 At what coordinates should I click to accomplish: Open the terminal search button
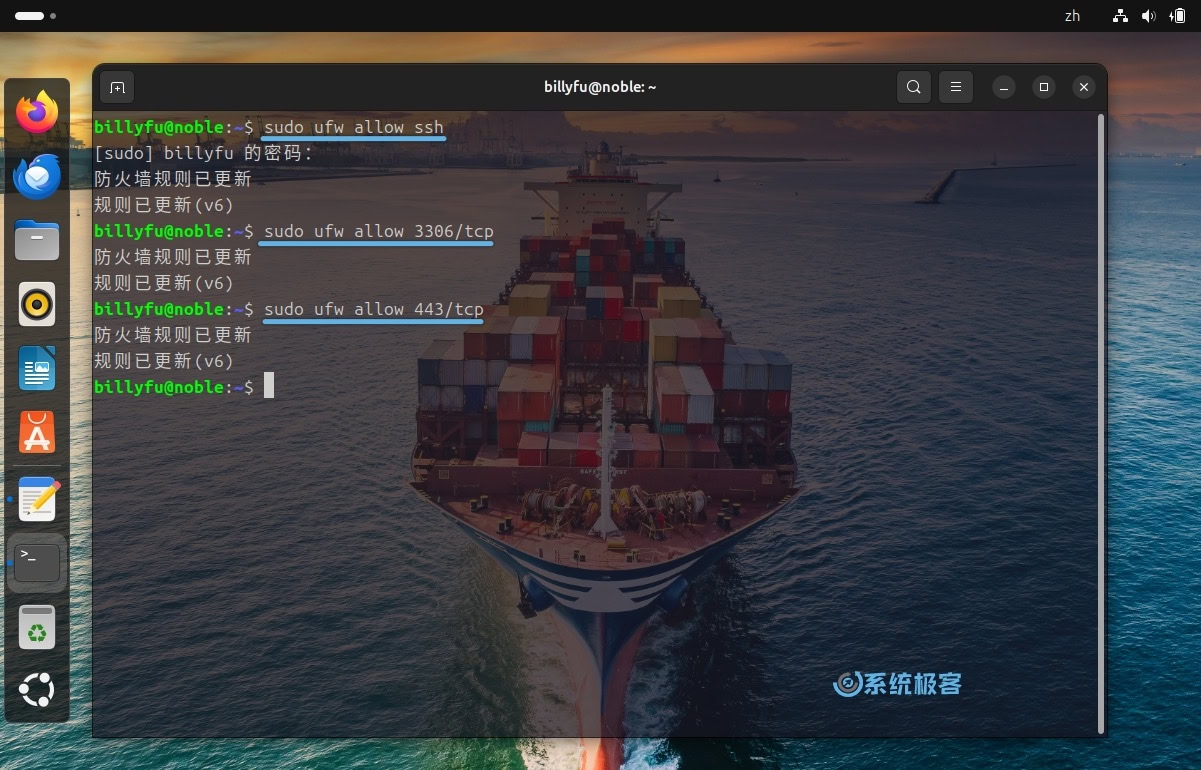[x=913, y=87]
